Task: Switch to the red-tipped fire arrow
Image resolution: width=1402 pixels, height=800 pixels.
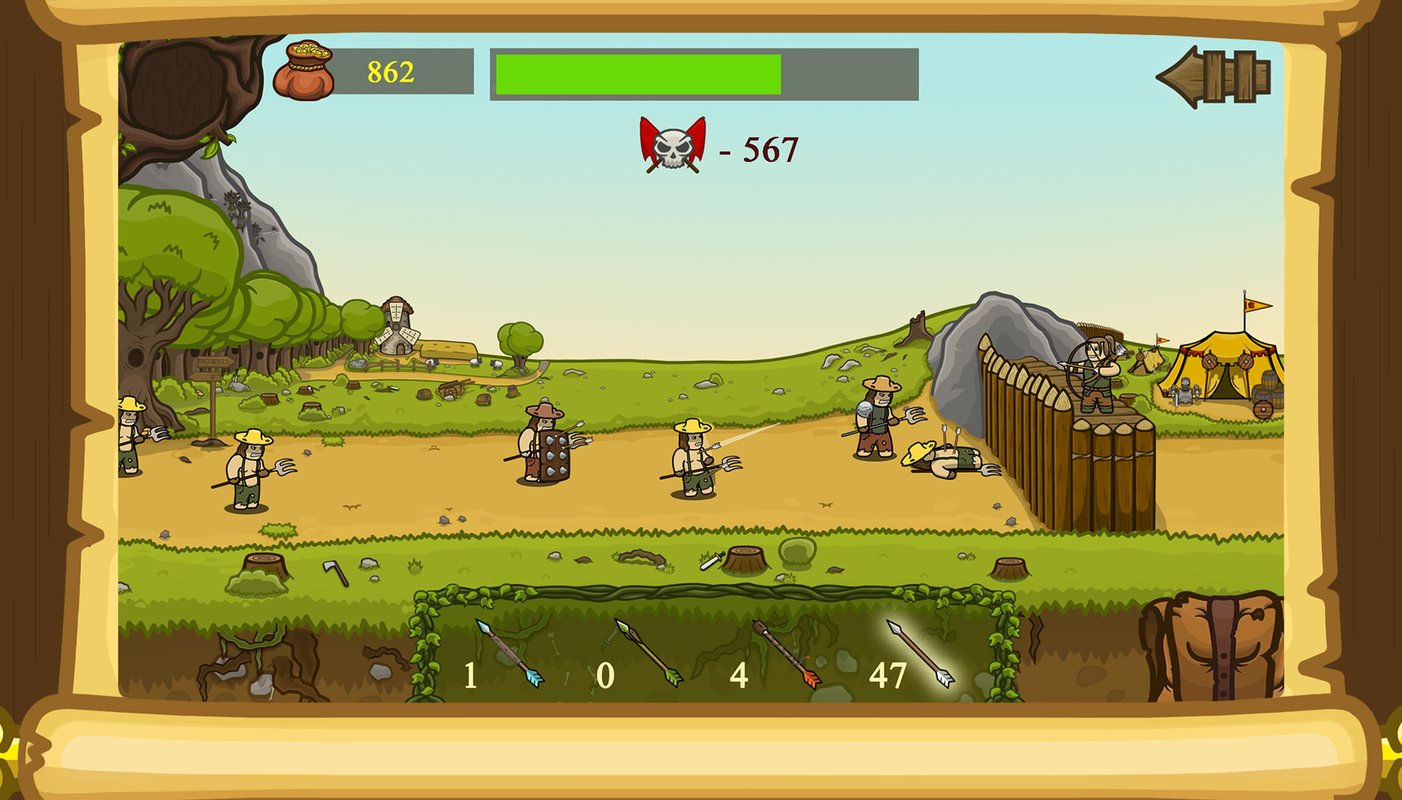Action: tap(786, 654)
